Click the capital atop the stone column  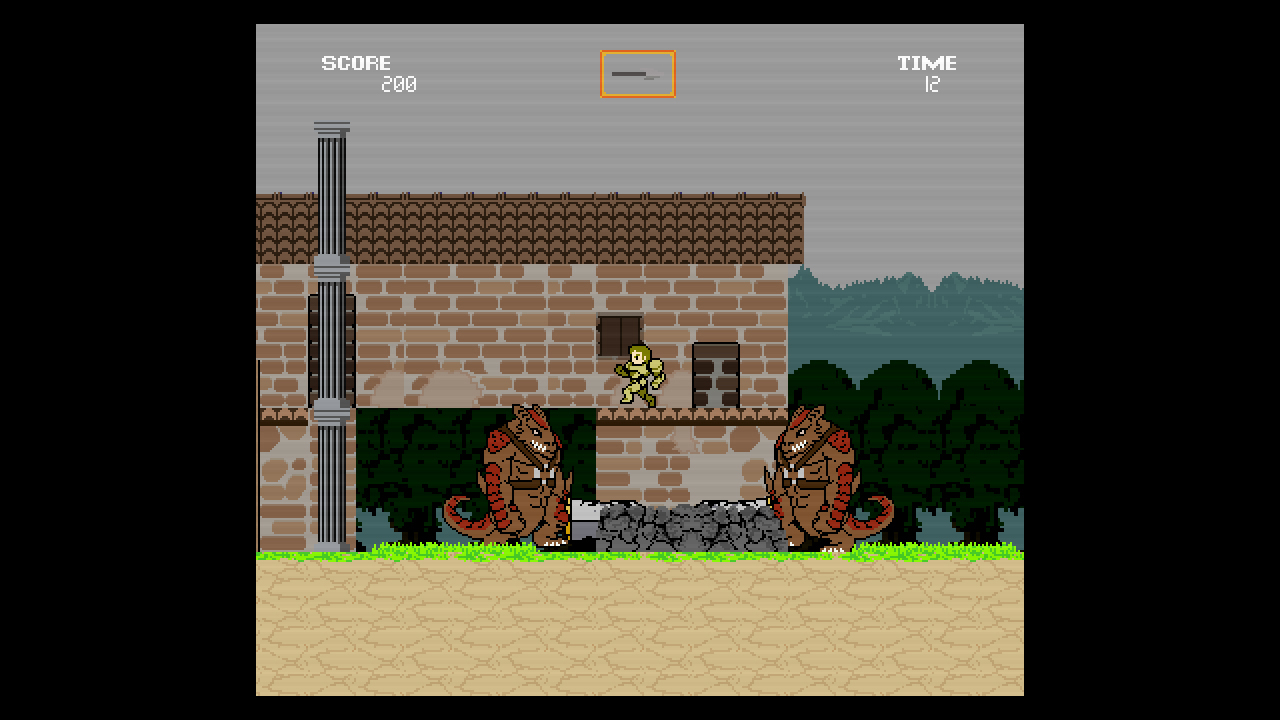click(331, 128)
